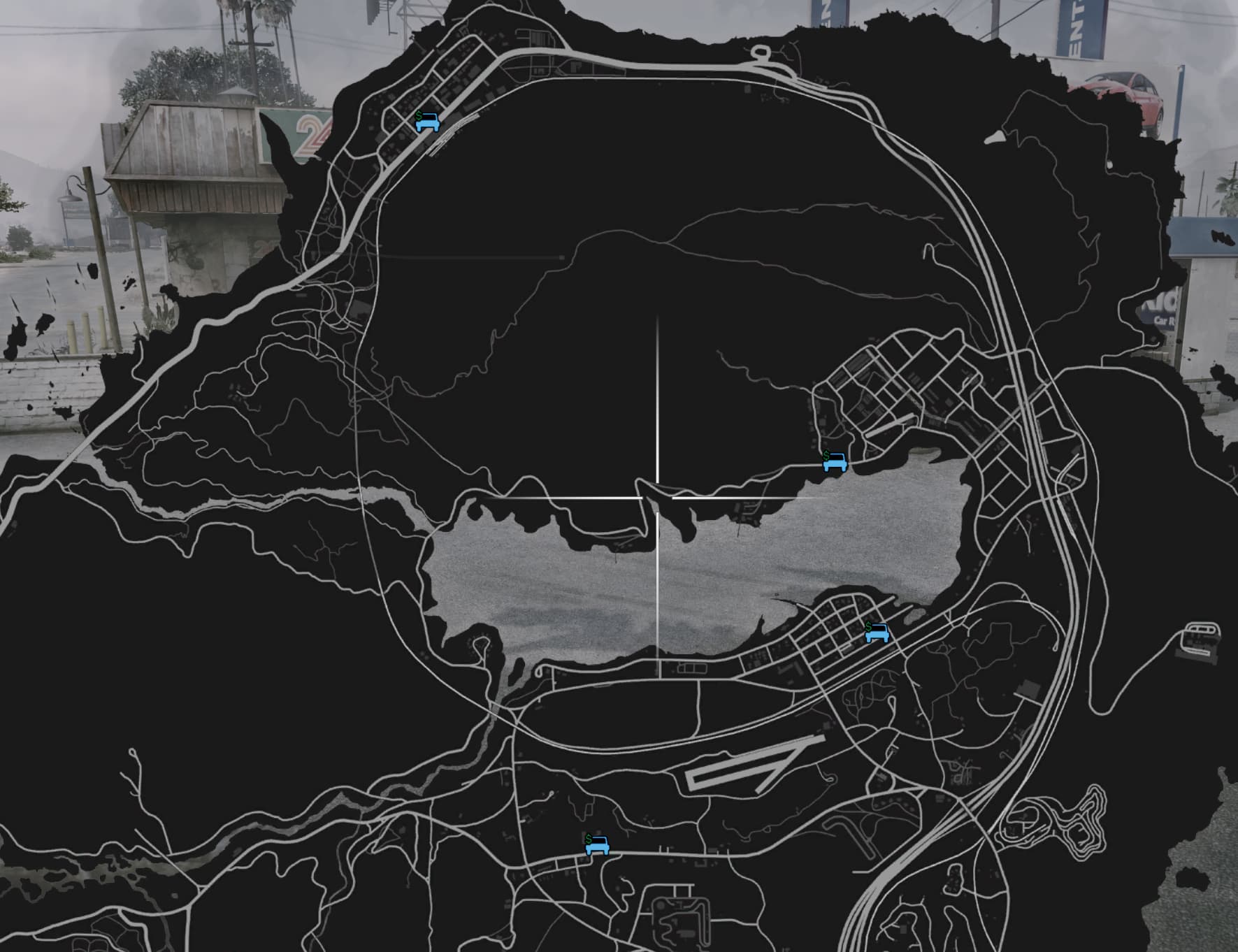Select the car blip in Sandy Shores town

[x=879, y=635]
